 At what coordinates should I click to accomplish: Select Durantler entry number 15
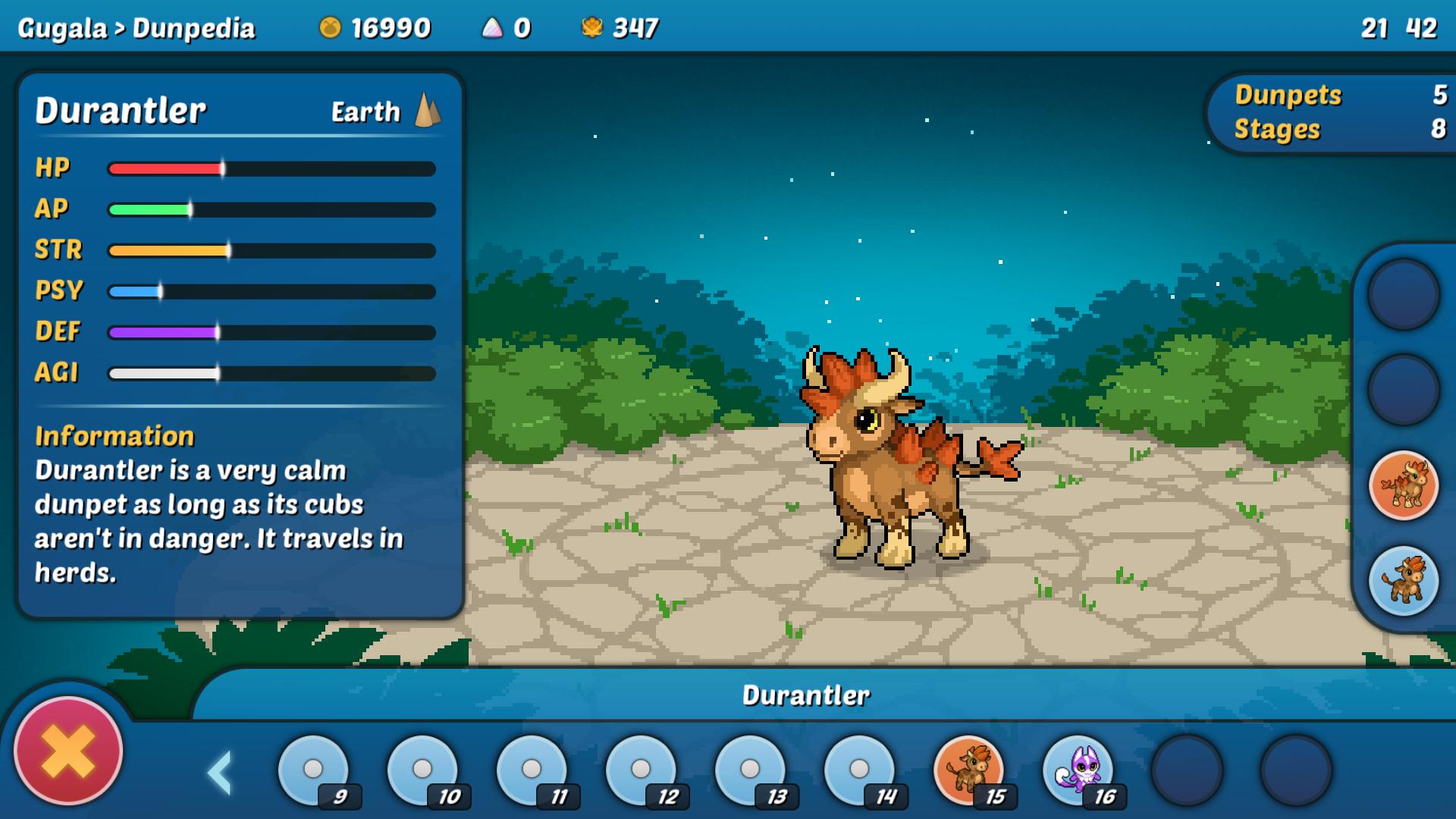(968, 770)
